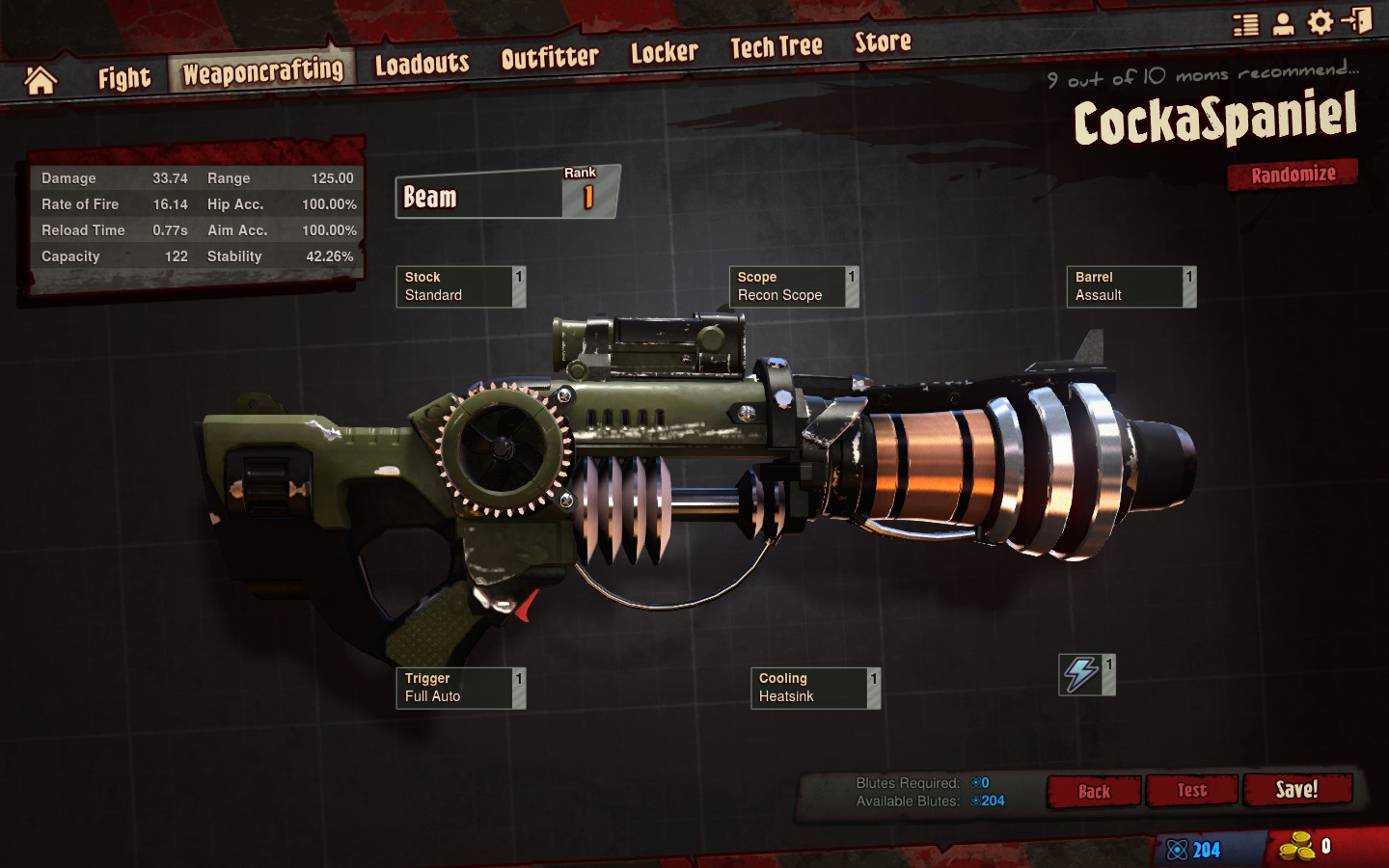Open the Outfitter tab
The image size is (1389, 868).
(550, 58)
